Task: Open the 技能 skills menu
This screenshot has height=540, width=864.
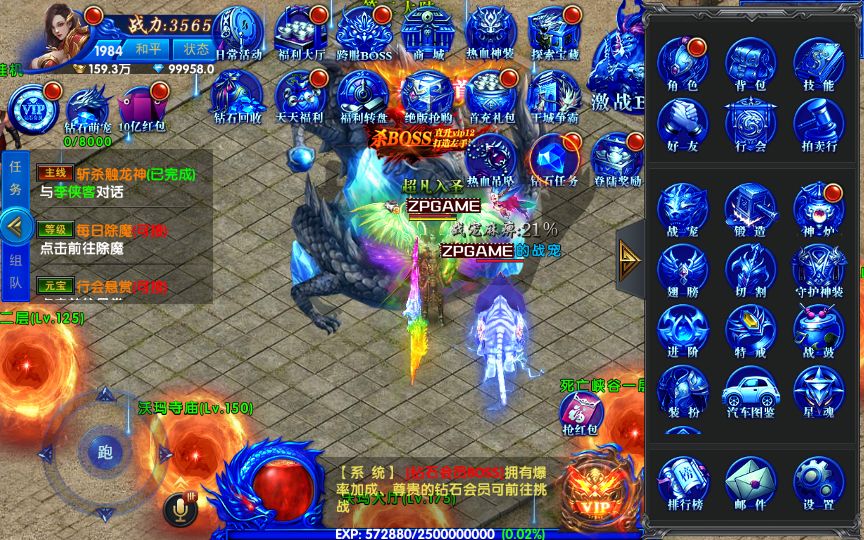Action: pyautogui.click(x=818, y=64)
